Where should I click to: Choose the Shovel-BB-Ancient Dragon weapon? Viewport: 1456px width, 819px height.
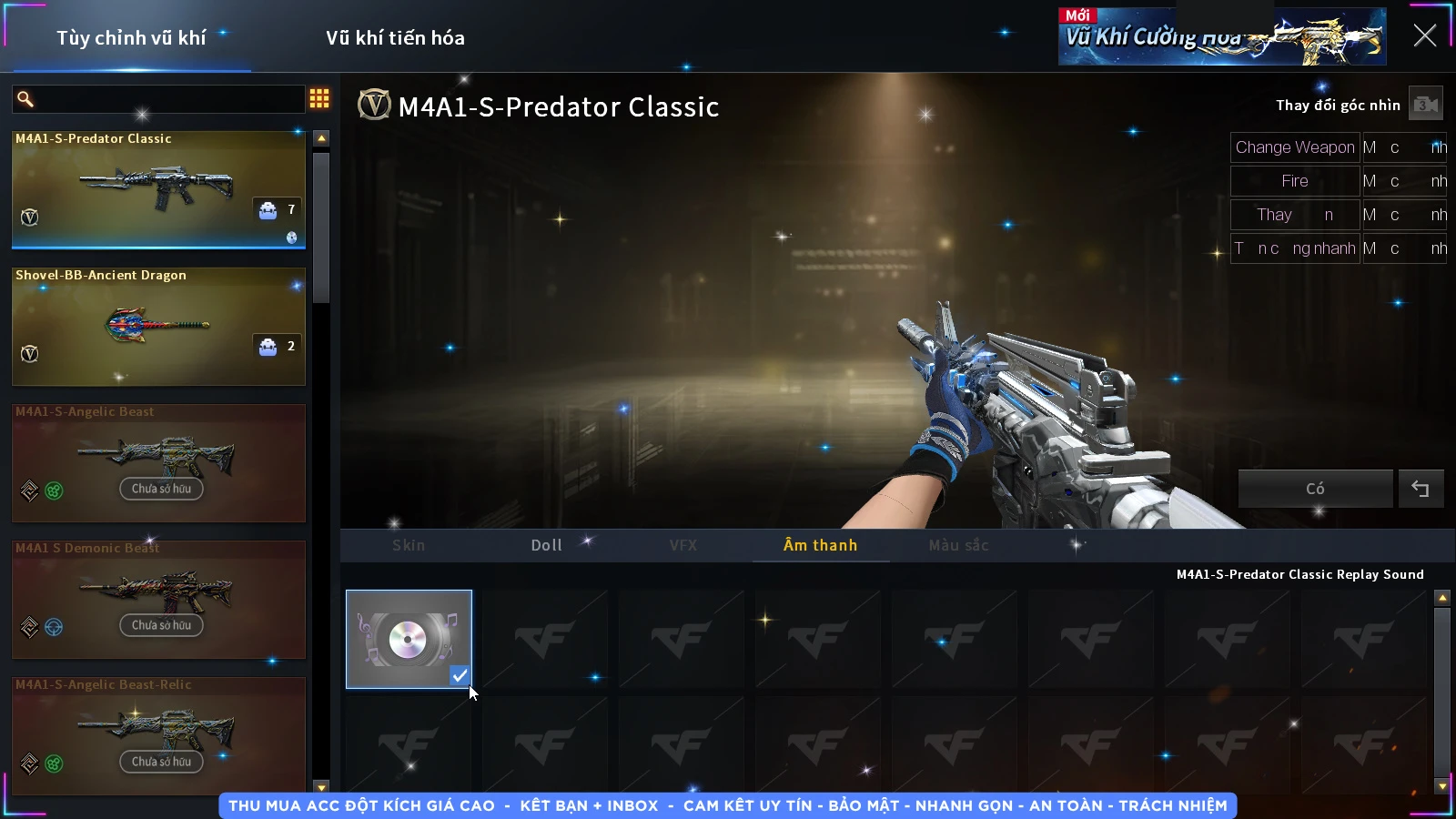158,326
